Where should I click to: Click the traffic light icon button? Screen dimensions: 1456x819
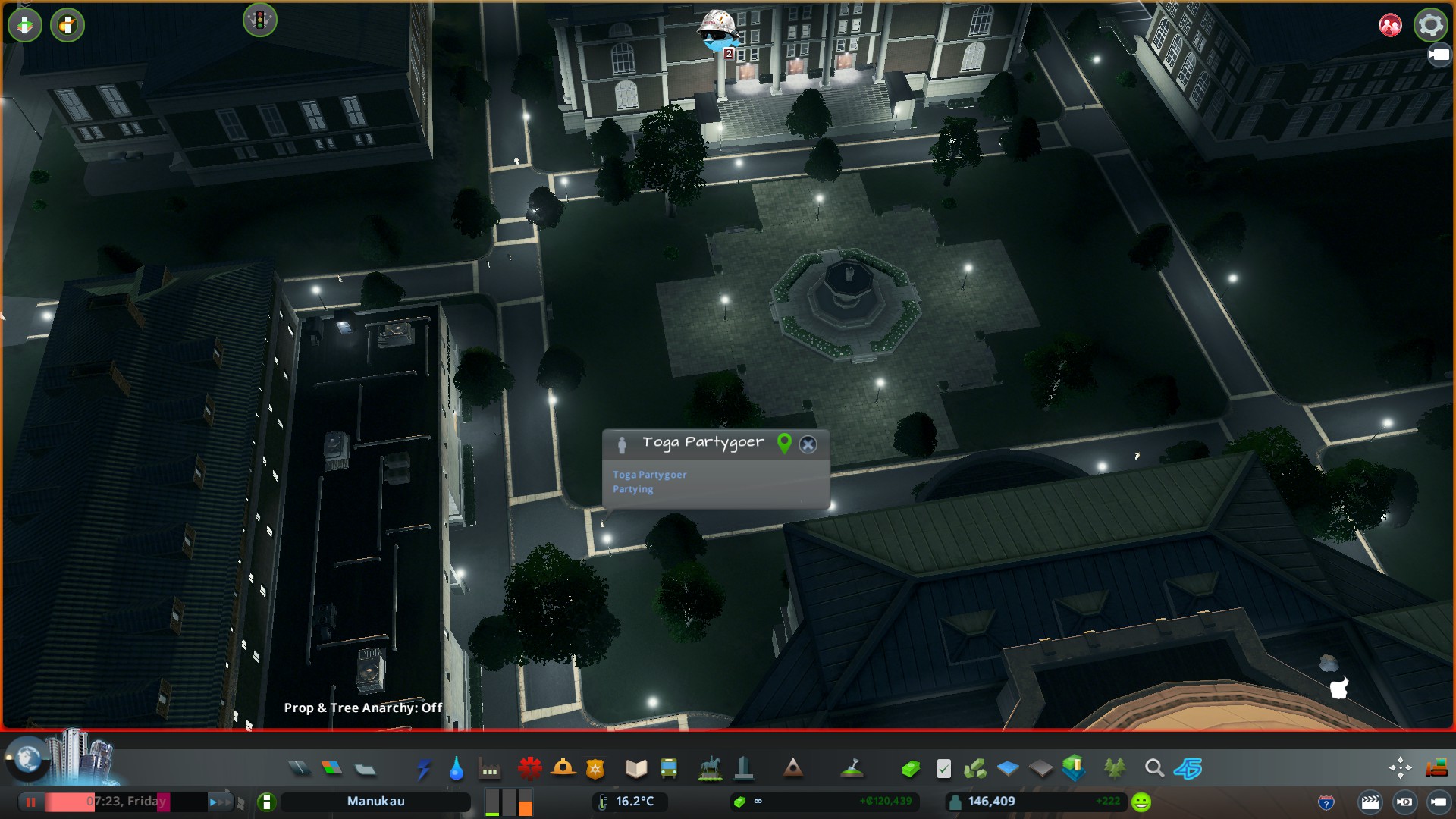pyautogui.click(x=259, y=20)
